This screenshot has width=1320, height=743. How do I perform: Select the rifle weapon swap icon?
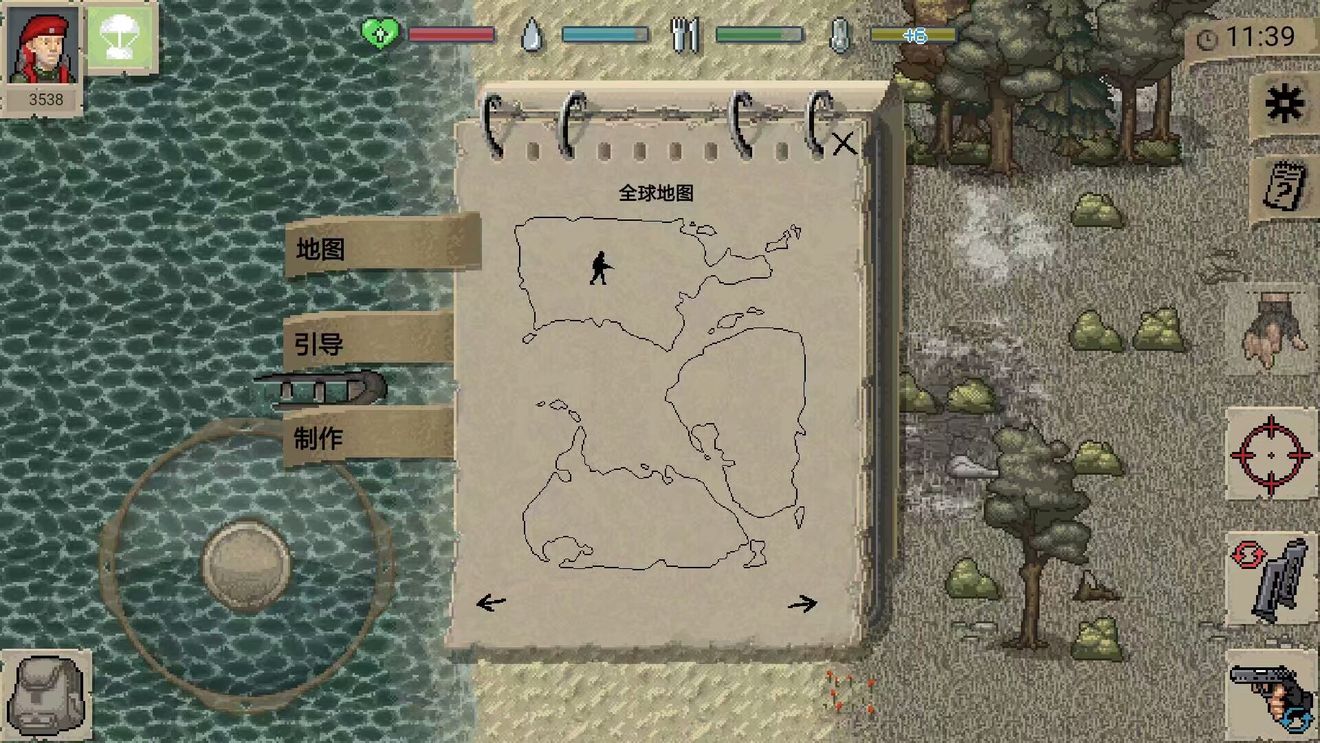pos(1270,580)
